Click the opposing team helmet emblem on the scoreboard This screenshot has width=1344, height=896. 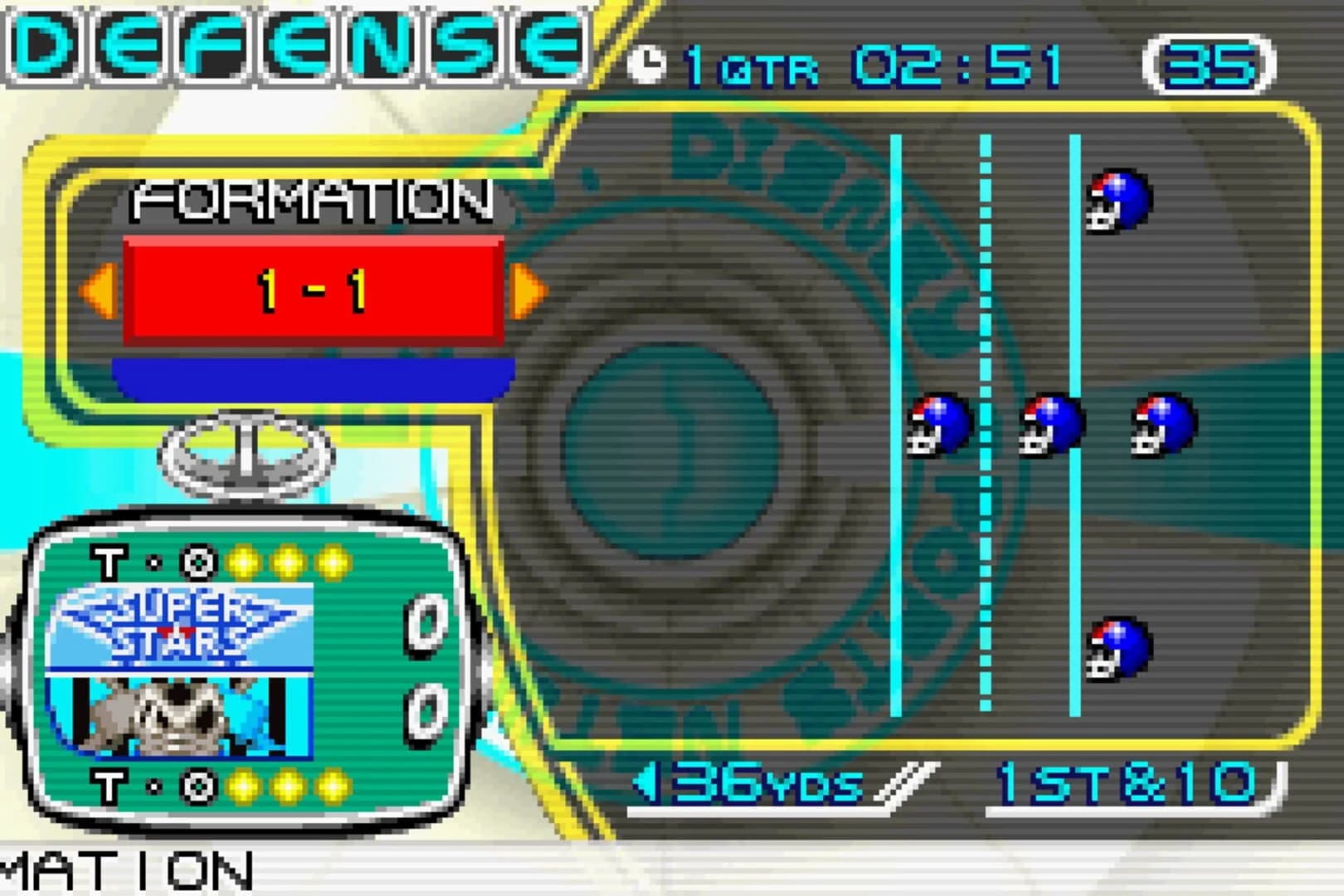coord(178,715)
